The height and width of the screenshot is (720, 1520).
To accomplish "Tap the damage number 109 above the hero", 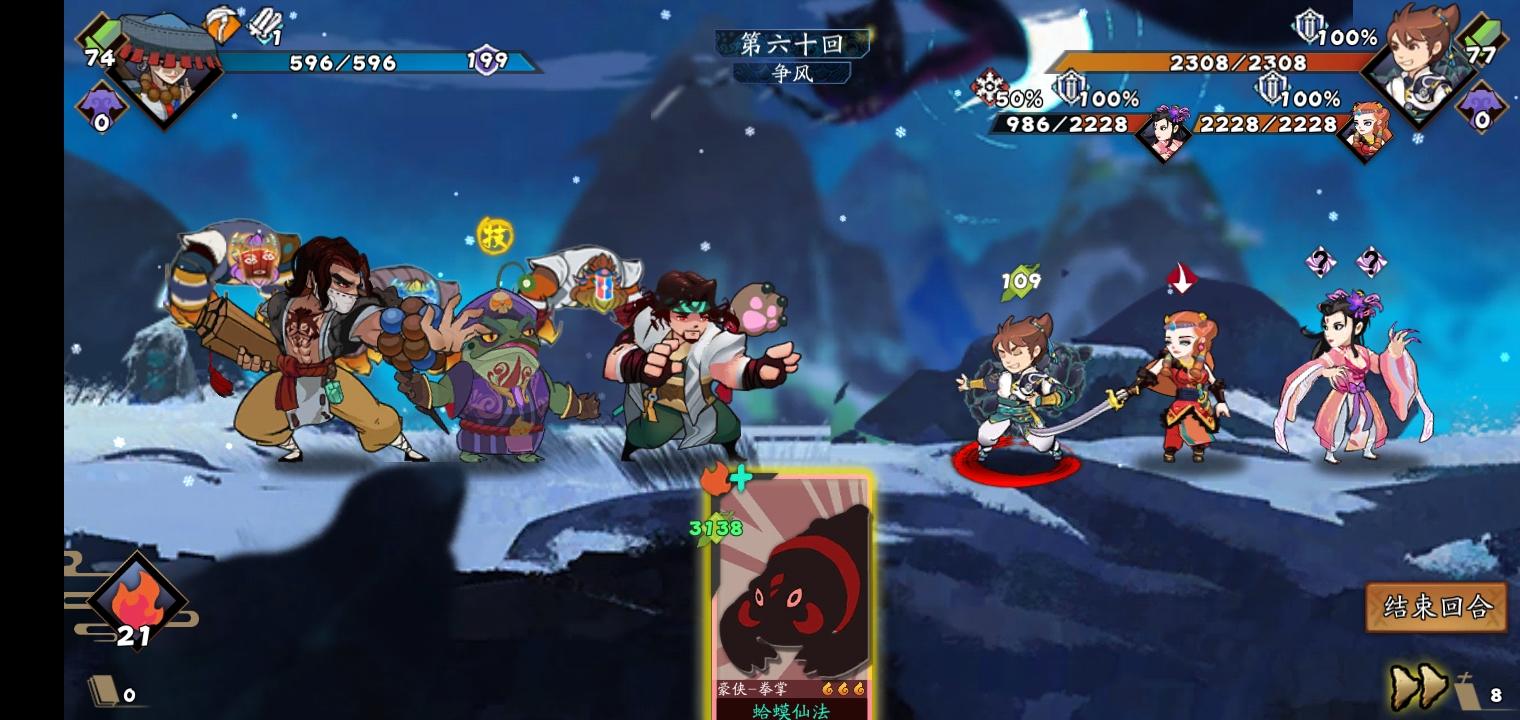I will point(1019,280).
